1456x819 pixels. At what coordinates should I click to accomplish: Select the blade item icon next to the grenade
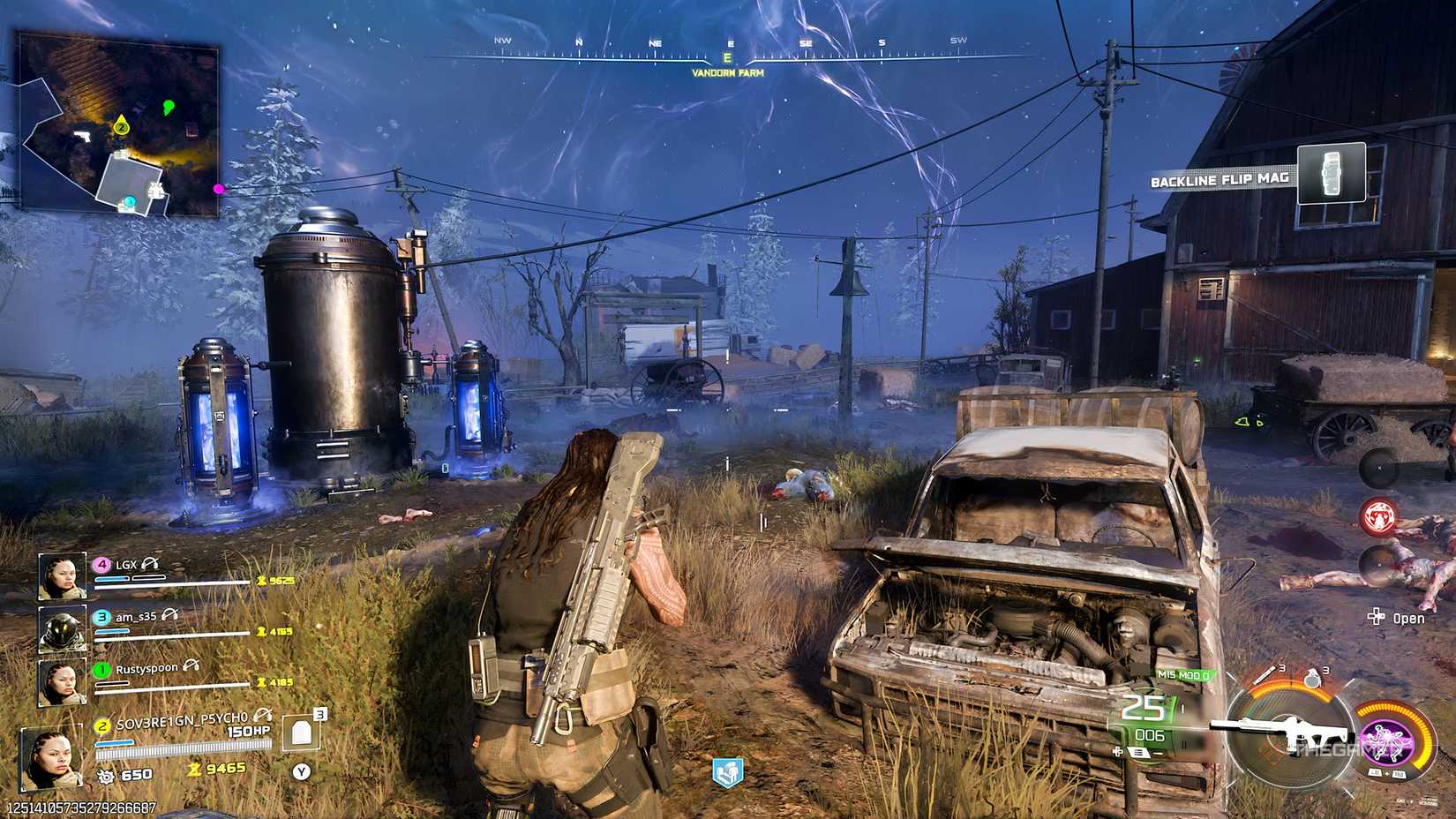tap(1265, 674)
